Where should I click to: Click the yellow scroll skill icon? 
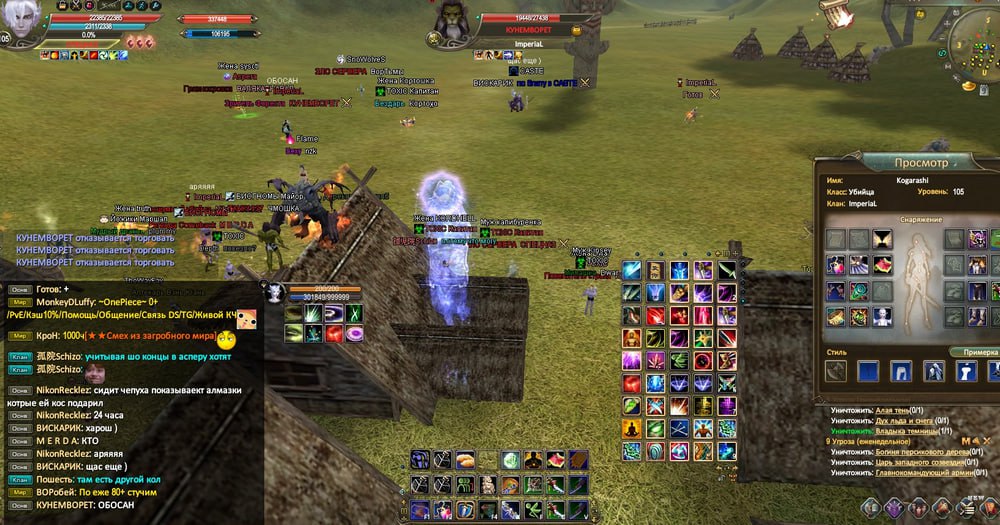[x=655, y=271]
